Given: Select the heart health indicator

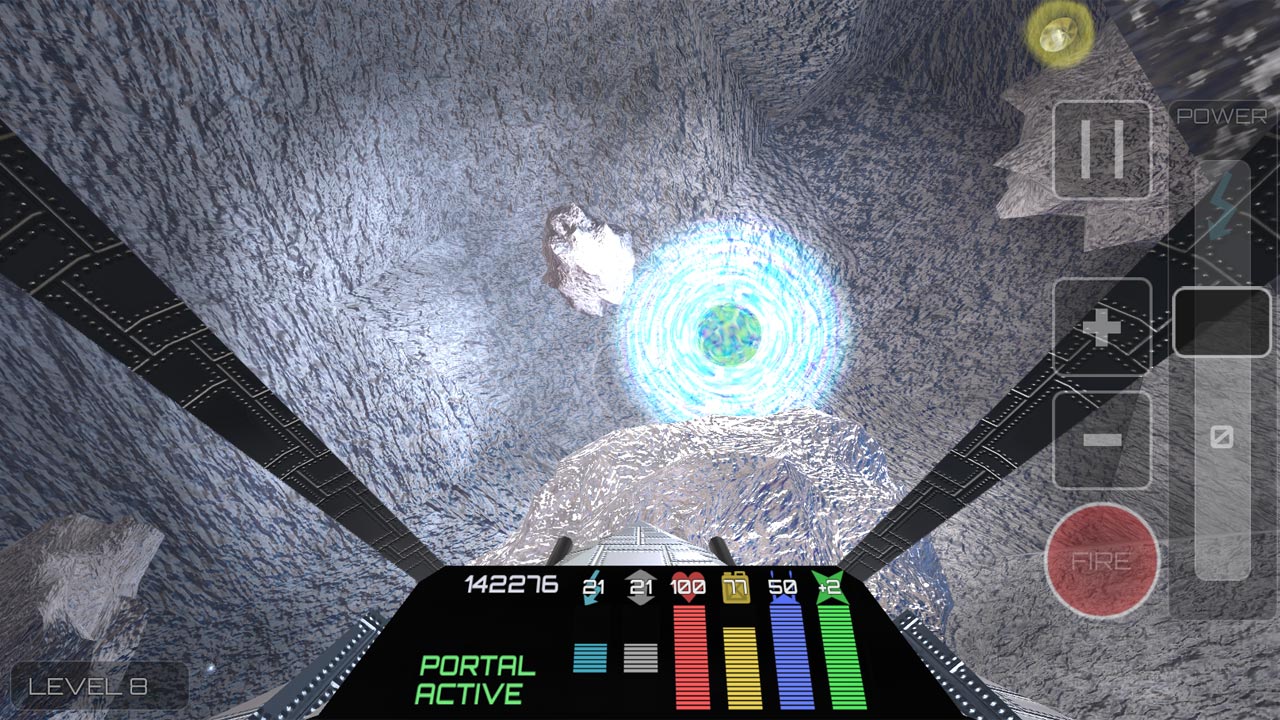Looking at the screenshot, I should point(688,585).
